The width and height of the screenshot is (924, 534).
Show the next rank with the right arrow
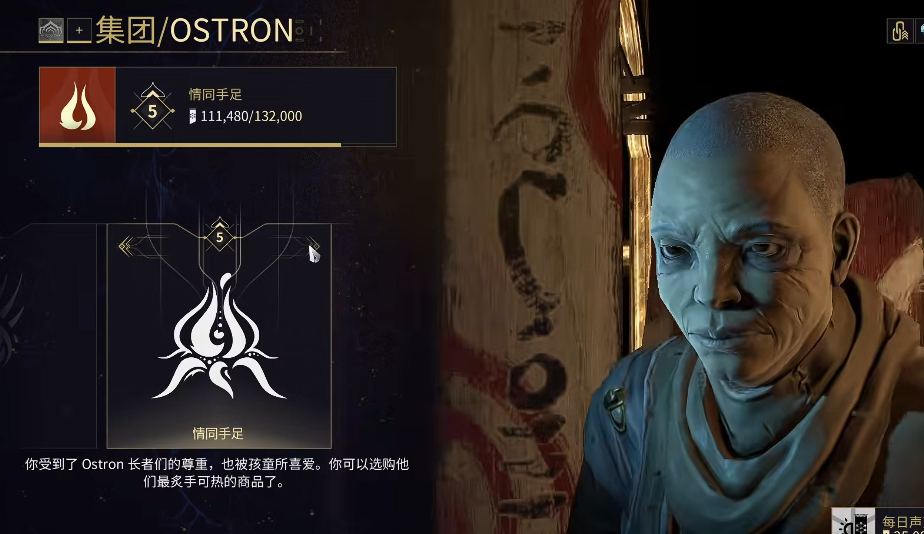[313, 249]
